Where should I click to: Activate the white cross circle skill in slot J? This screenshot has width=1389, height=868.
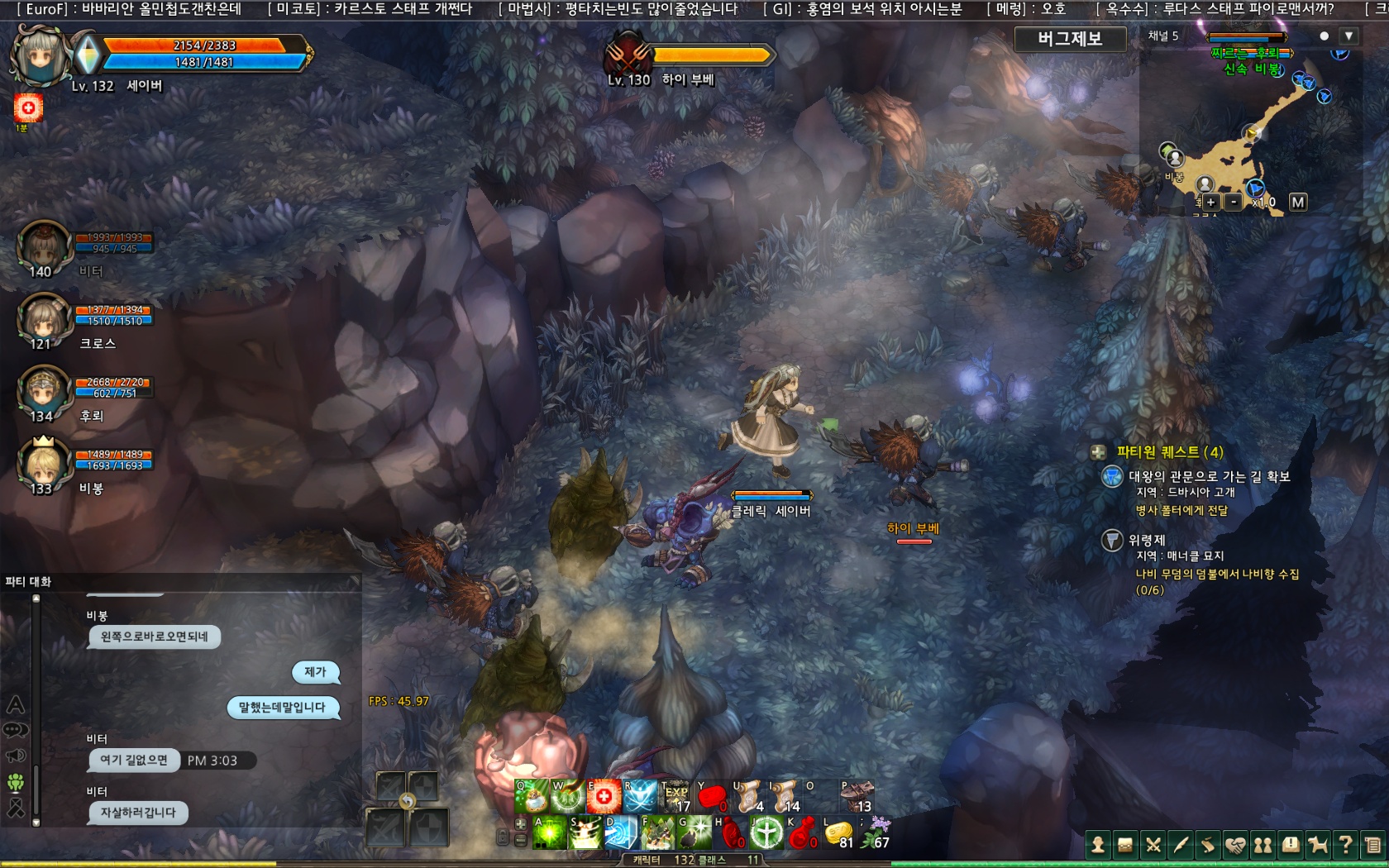click(x=766, y=833)
